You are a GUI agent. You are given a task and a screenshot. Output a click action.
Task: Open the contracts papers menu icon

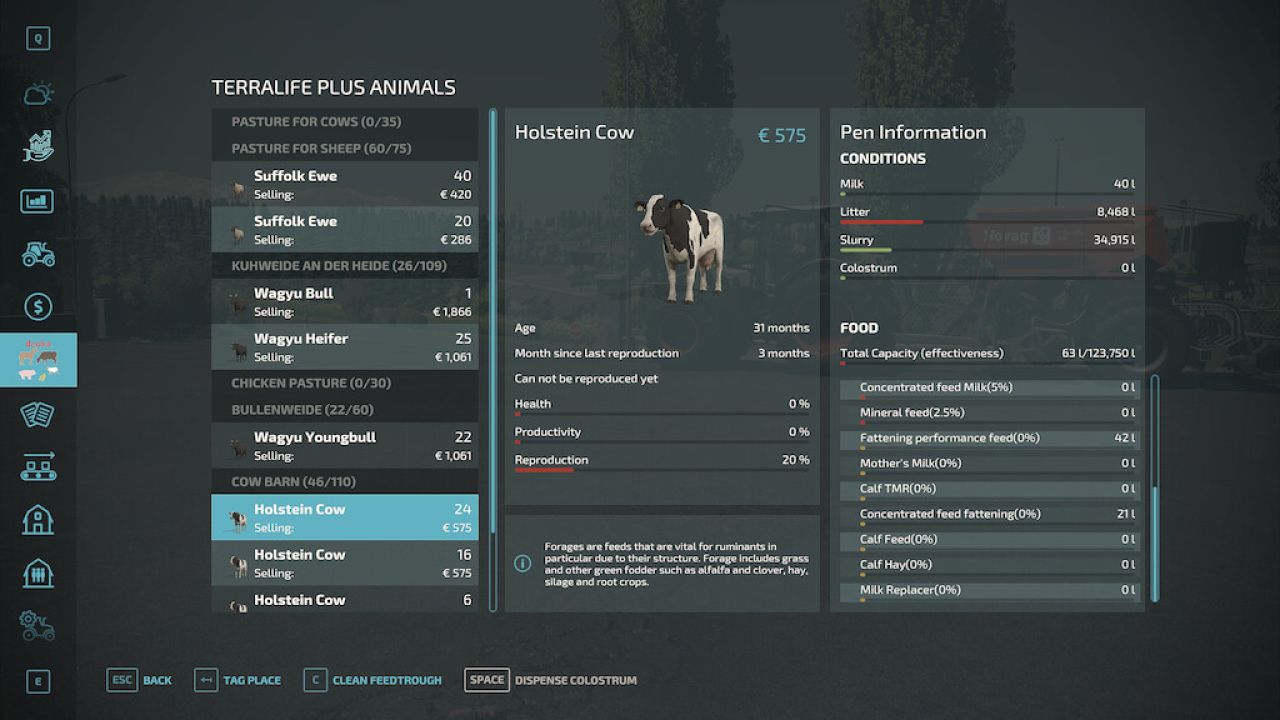pos(38,414)
